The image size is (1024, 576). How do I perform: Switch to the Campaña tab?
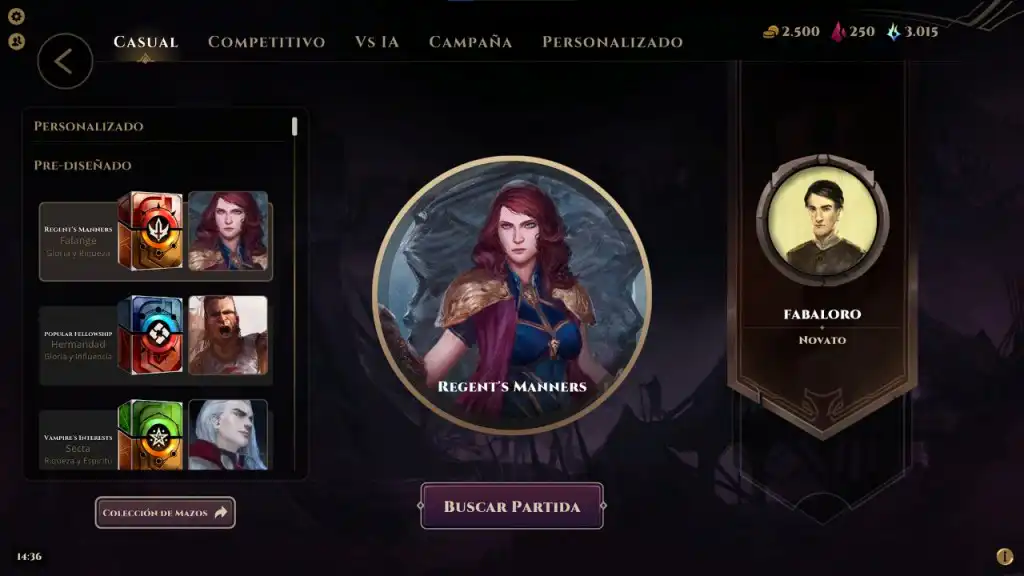point(470,42)
